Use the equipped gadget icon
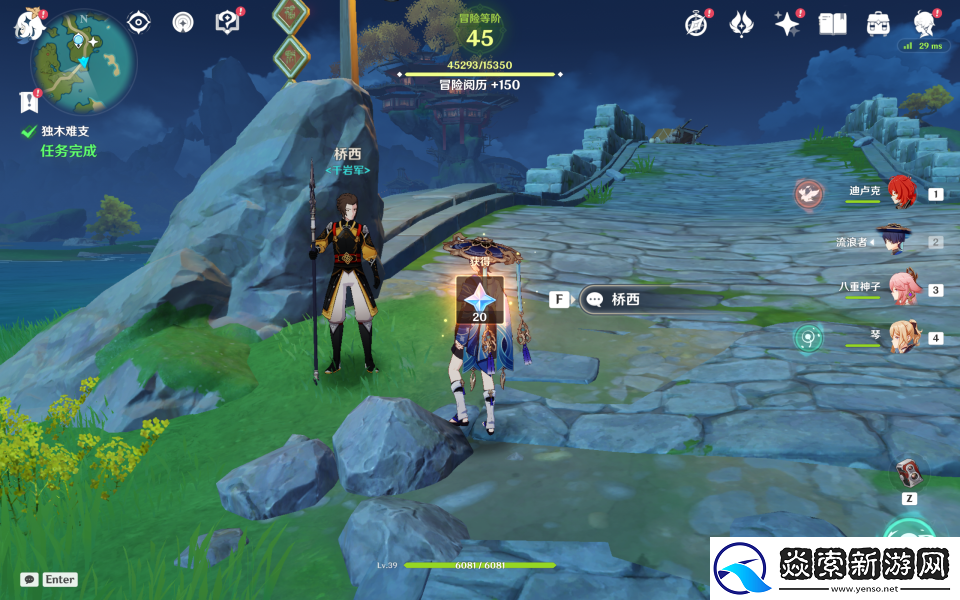 (x=909, y=471)
